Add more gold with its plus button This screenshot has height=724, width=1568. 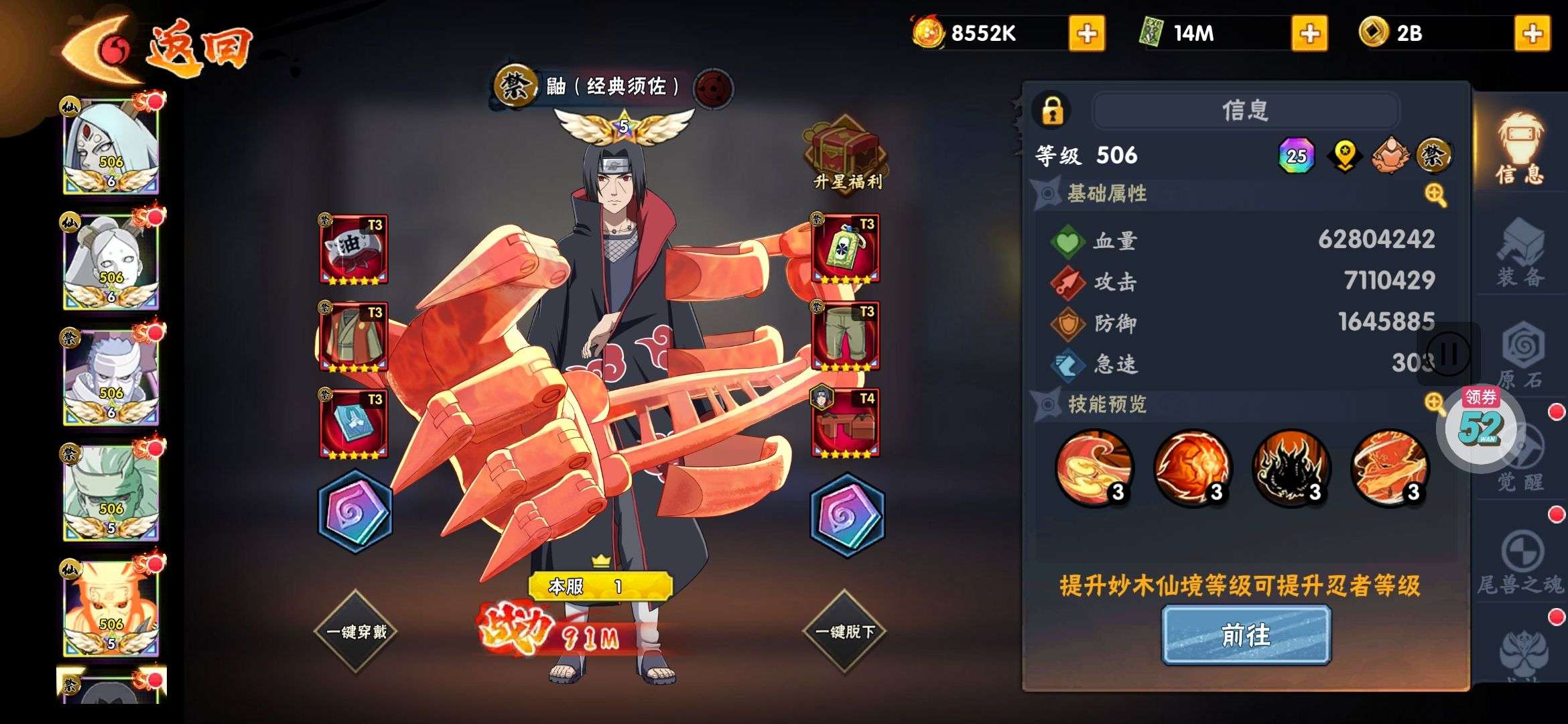pos(1086,34)
